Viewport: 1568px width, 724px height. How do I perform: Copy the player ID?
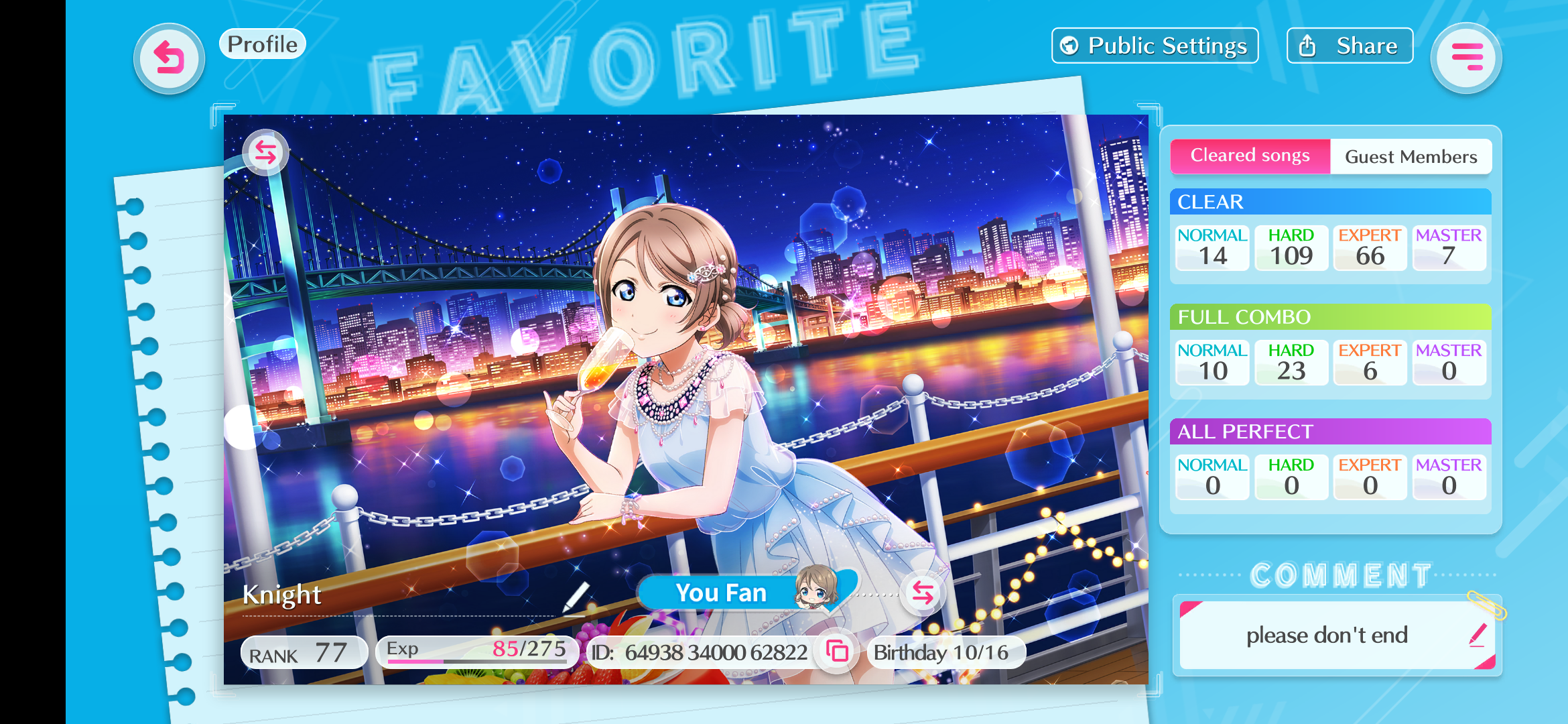(x=837, y=651)
